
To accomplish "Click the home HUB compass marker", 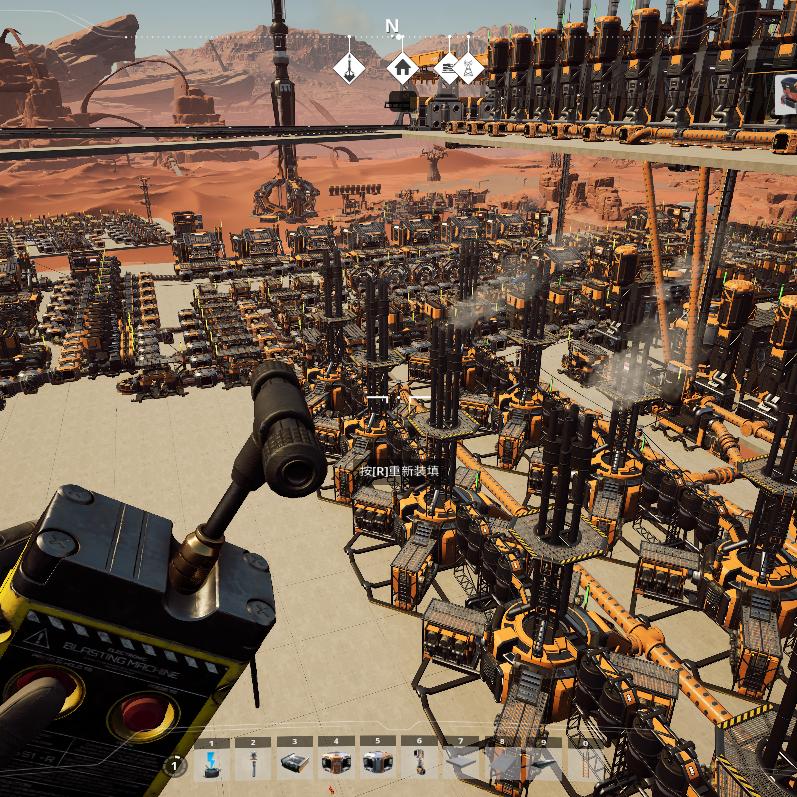I will pos(402,68).
